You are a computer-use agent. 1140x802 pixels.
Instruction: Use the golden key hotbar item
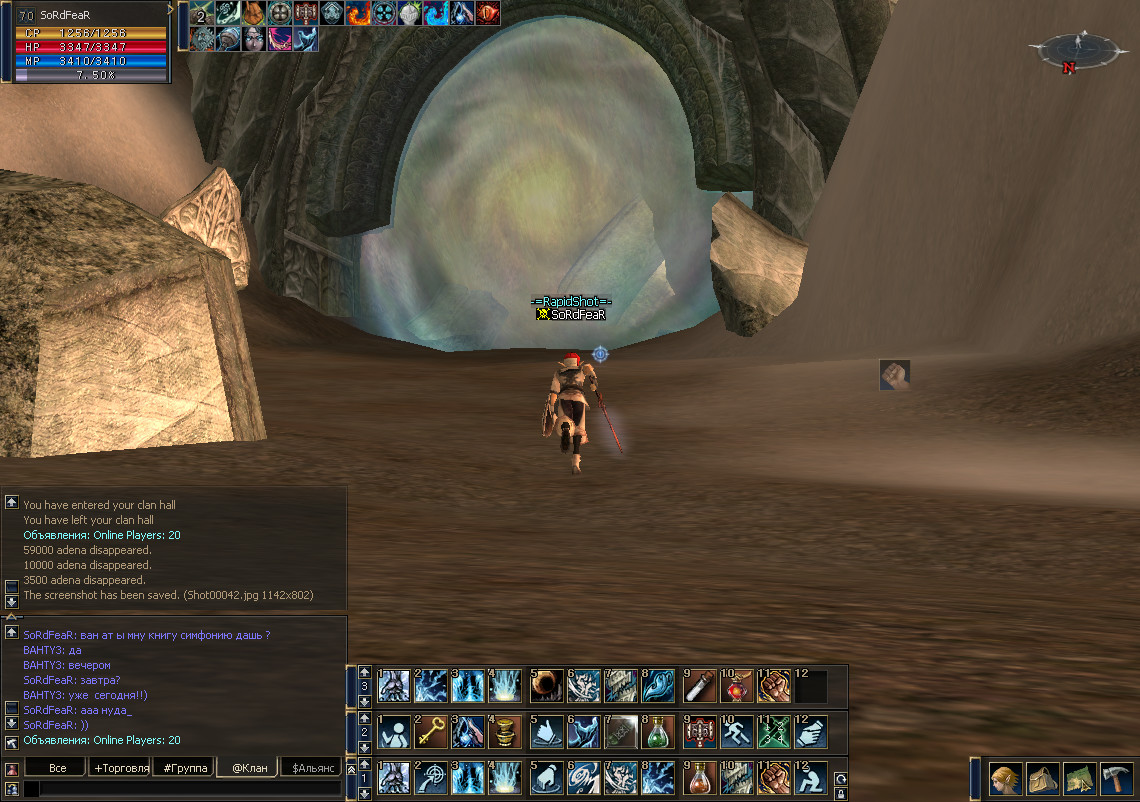[x=431, y=732]
